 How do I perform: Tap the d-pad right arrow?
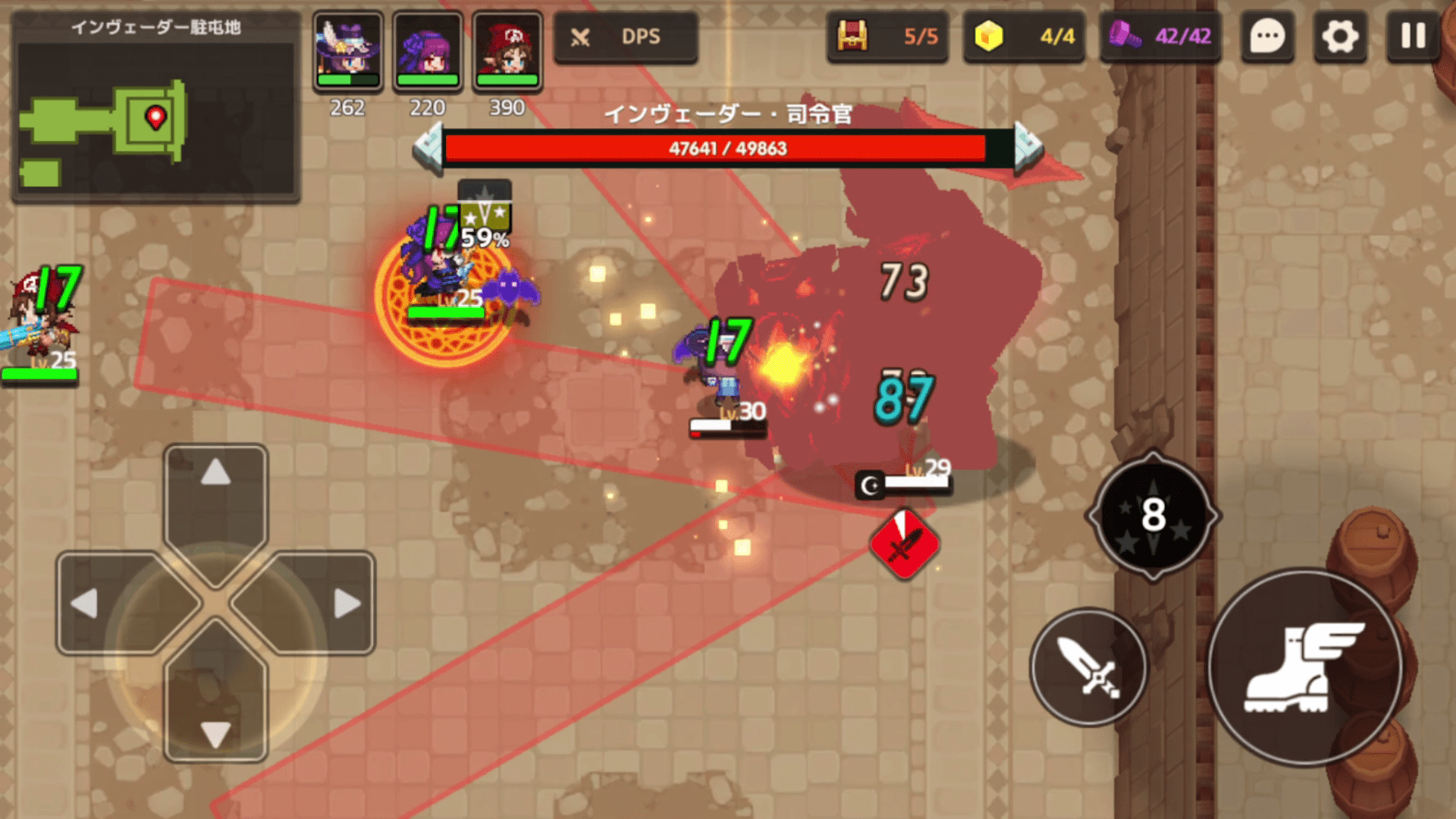347,604
